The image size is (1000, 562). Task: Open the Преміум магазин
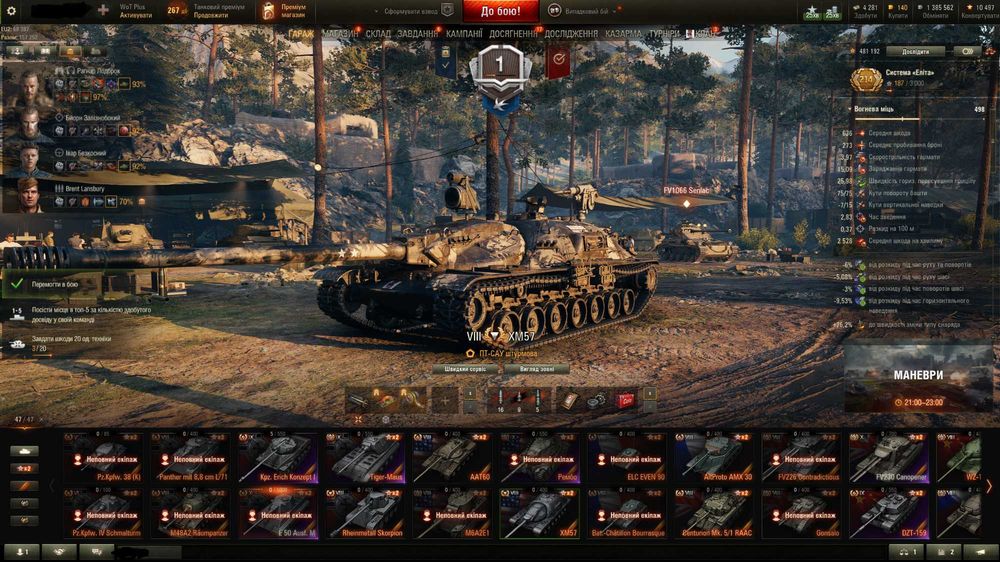[281, 11]
